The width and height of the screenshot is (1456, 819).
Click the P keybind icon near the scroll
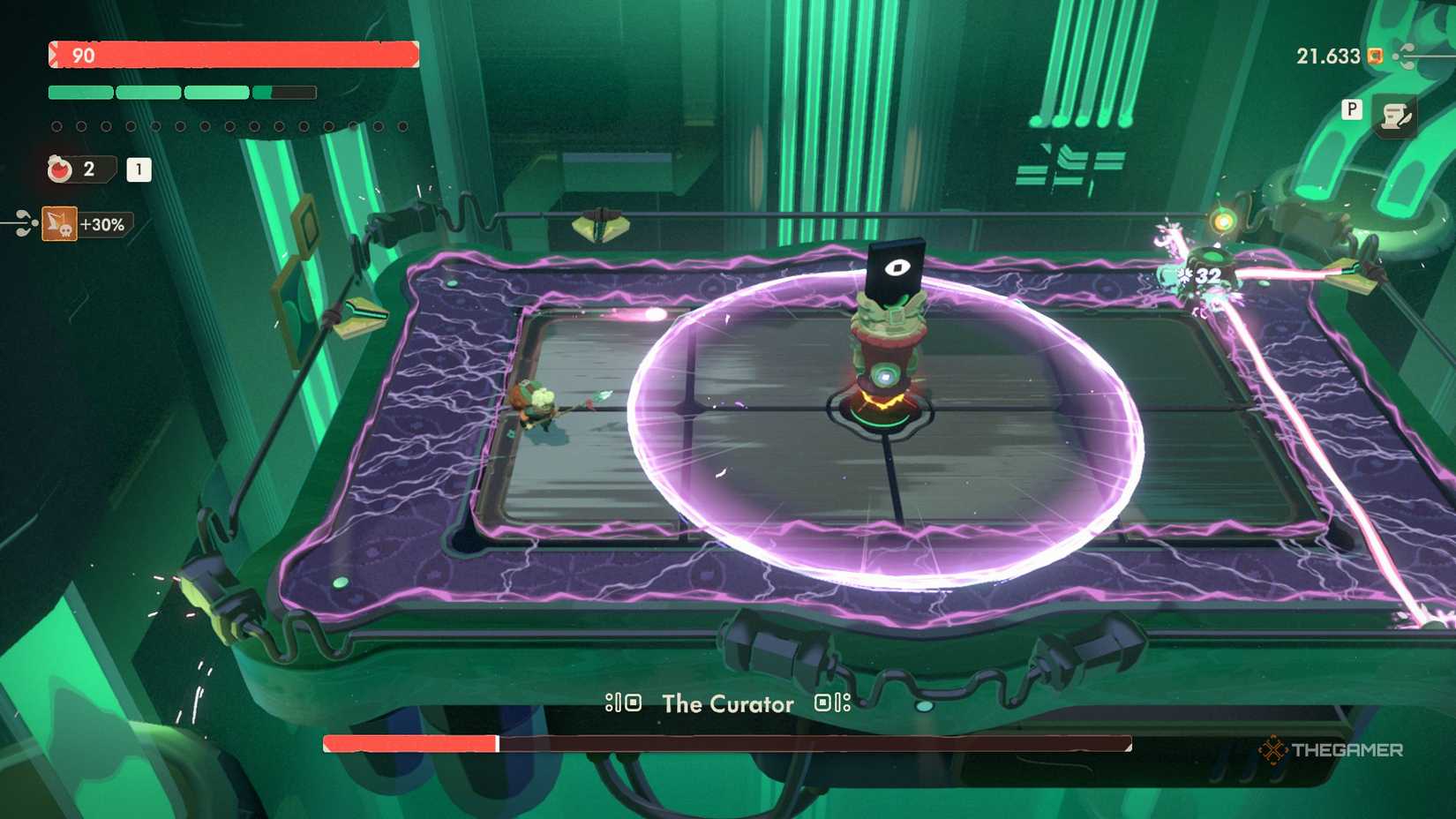pyautogui.click(x=1352, y=109)
